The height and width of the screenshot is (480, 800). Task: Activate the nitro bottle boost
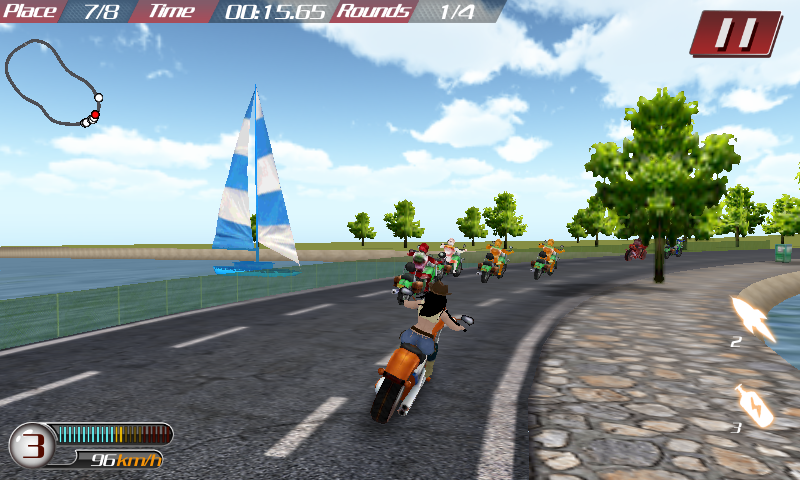click(x=753, y=405)
